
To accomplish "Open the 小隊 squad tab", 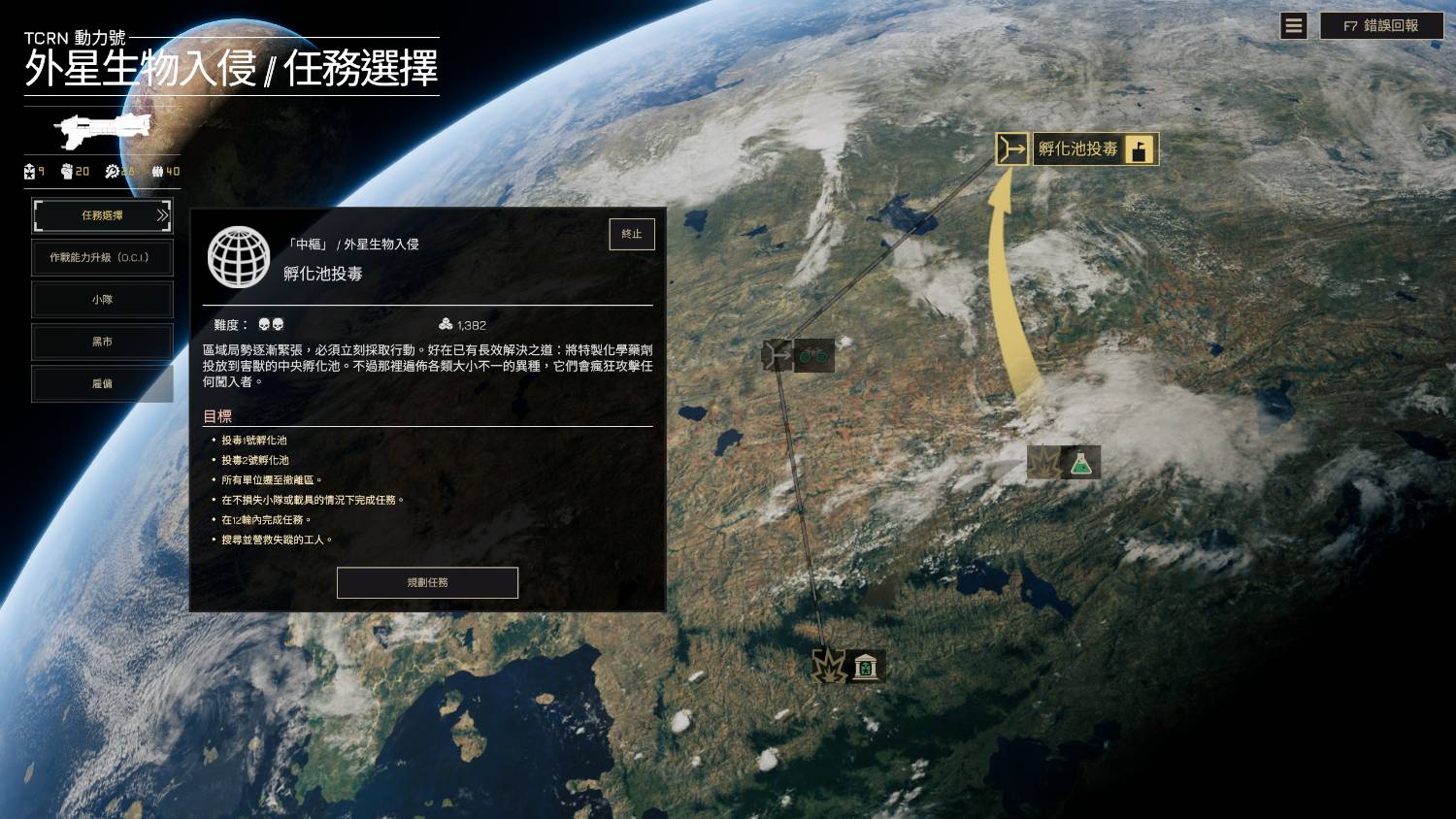I will click(x=102, y=300).
